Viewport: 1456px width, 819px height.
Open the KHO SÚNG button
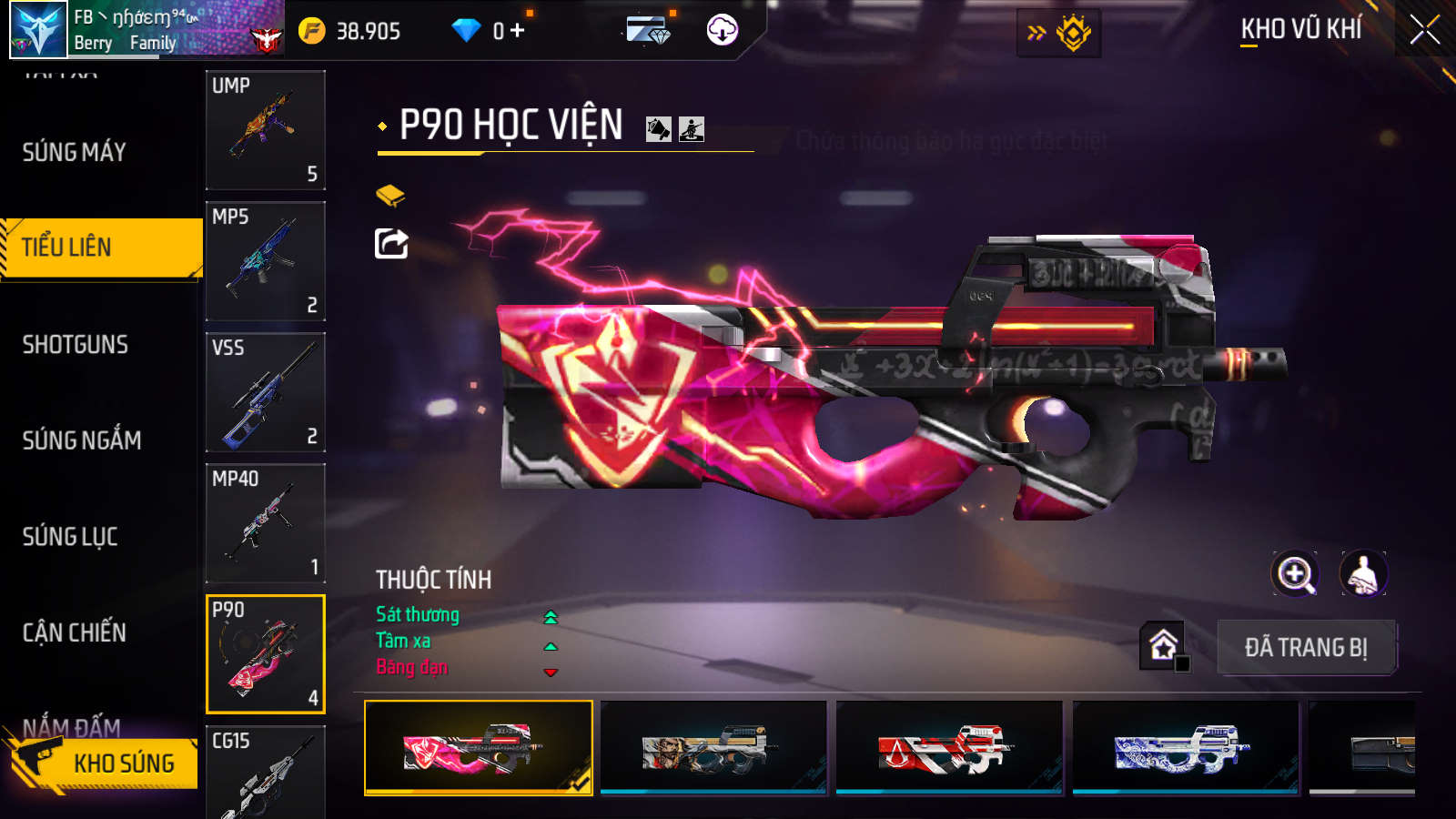pos(105,763)
